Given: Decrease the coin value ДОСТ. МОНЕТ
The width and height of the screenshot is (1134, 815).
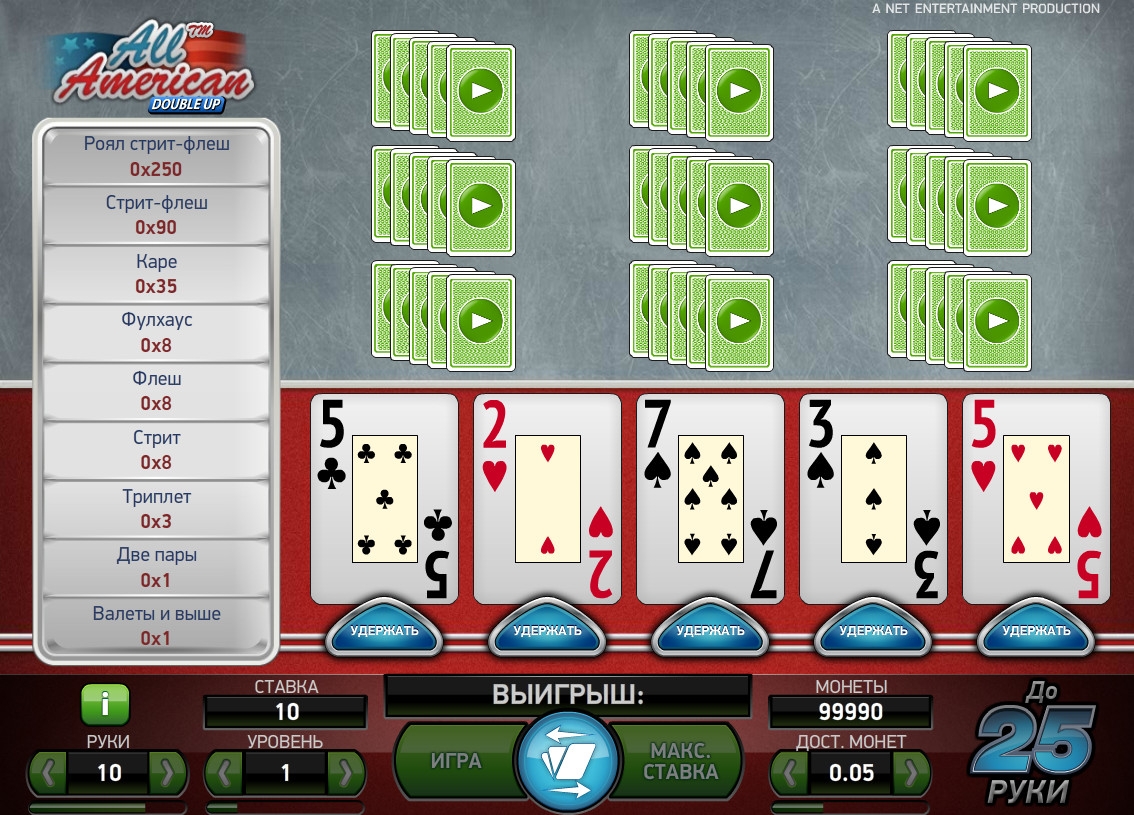Looking at the screenshot, I should [x=791, y=773].
